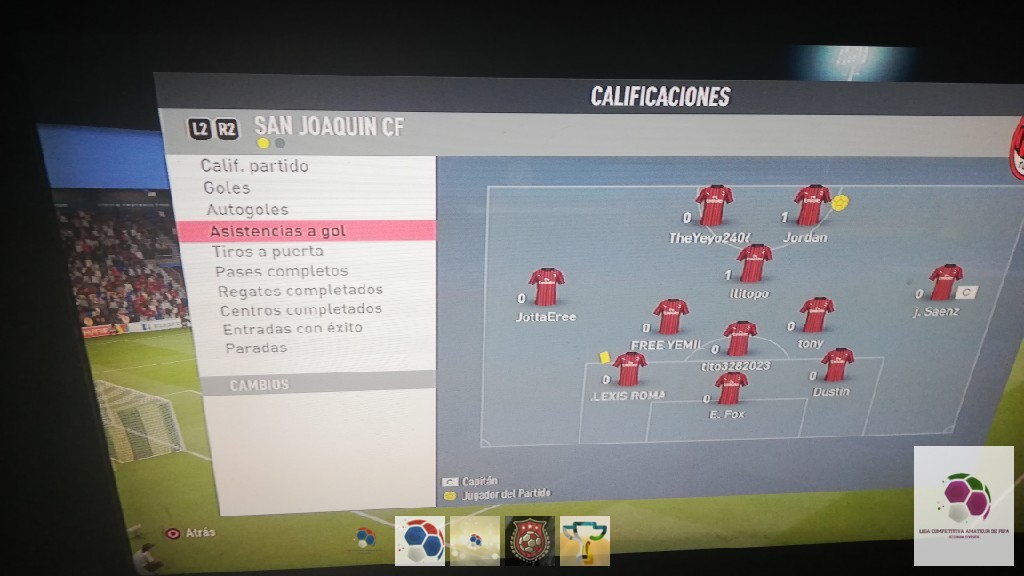The width and height of the screenshot is (1024, 576).
Task: Select TheYeyo2406's shirt in the formation
Action: pos(714,206)
